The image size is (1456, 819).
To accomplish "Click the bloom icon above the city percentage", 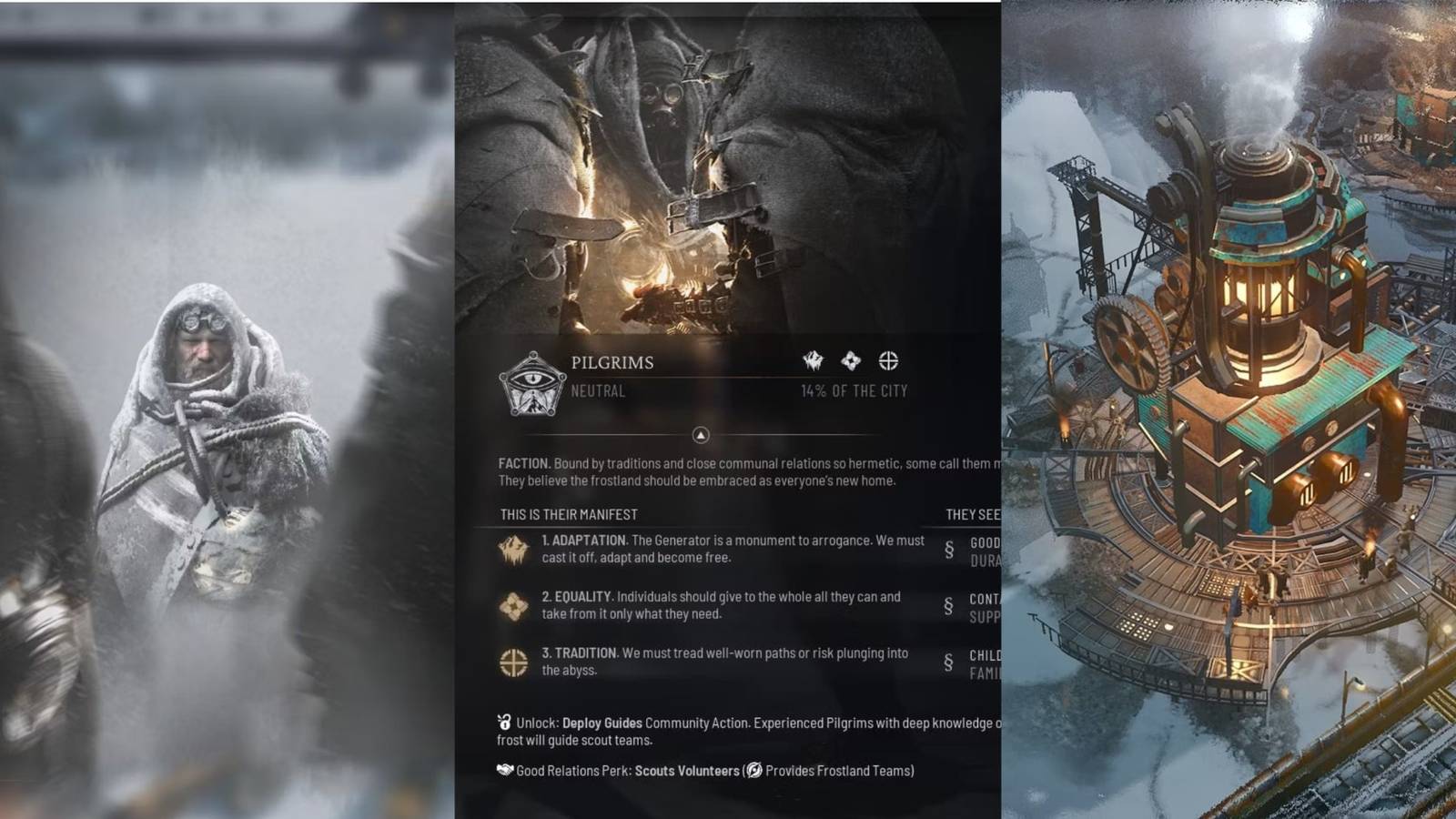I will click(853, 361).
